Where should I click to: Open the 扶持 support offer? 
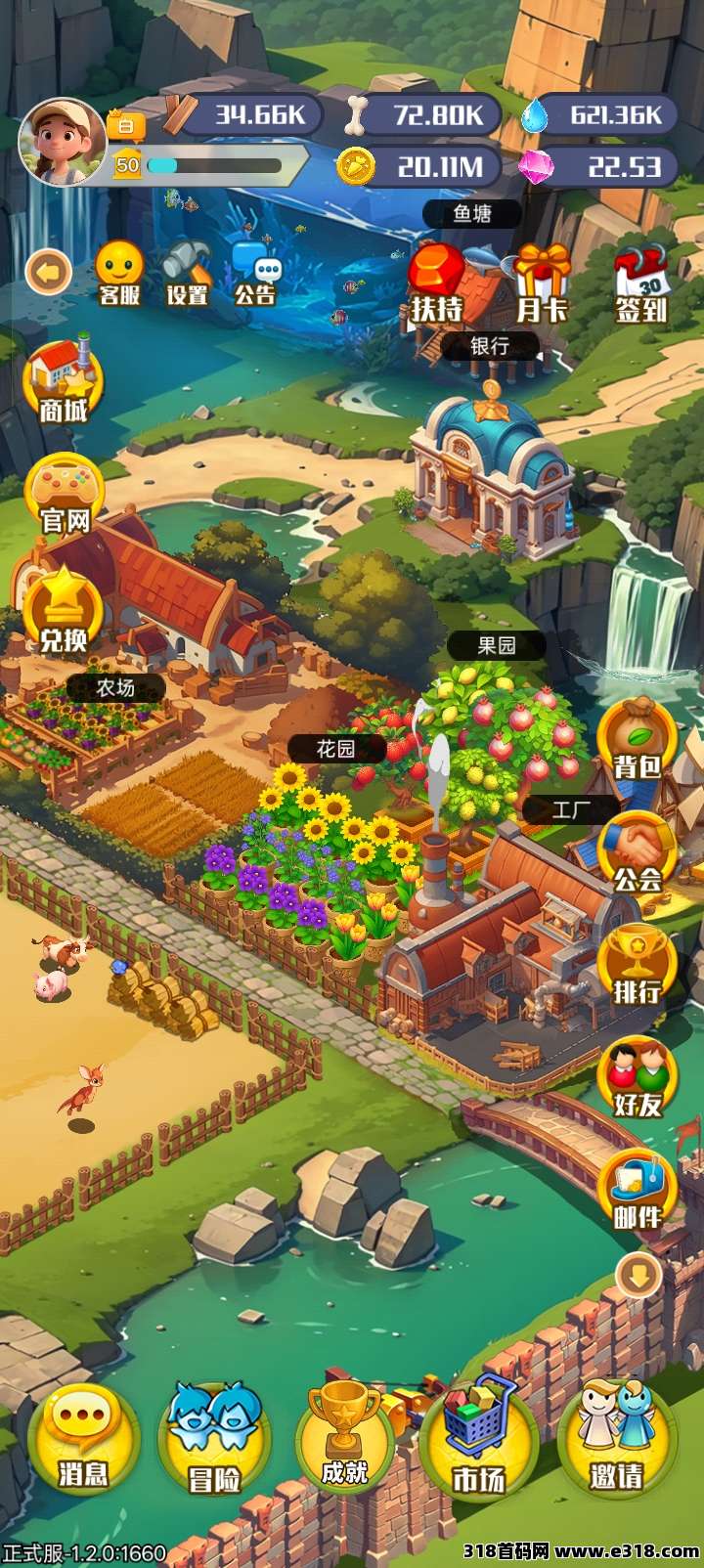click(436, 283)
